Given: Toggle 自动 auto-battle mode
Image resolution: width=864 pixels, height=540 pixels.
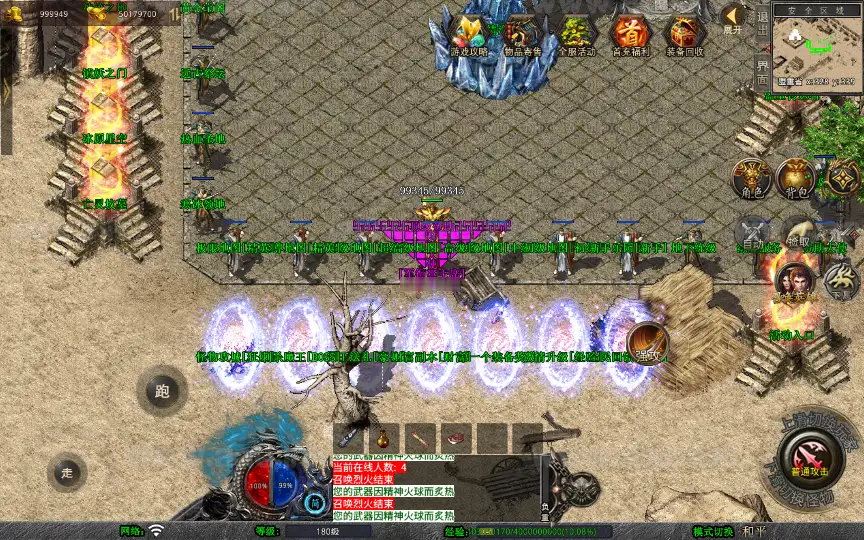Looking at the screenshot, I should [x=752, y=233].
